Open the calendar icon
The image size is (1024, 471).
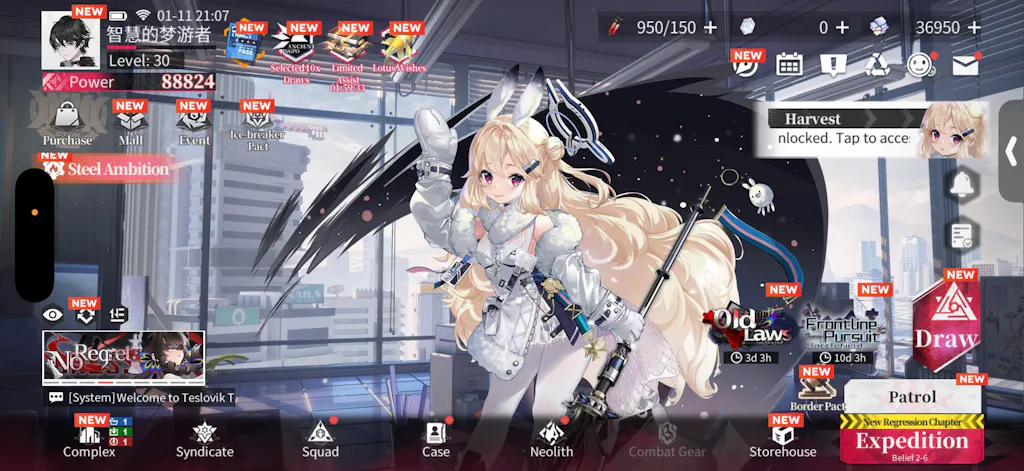click(789, 65)
